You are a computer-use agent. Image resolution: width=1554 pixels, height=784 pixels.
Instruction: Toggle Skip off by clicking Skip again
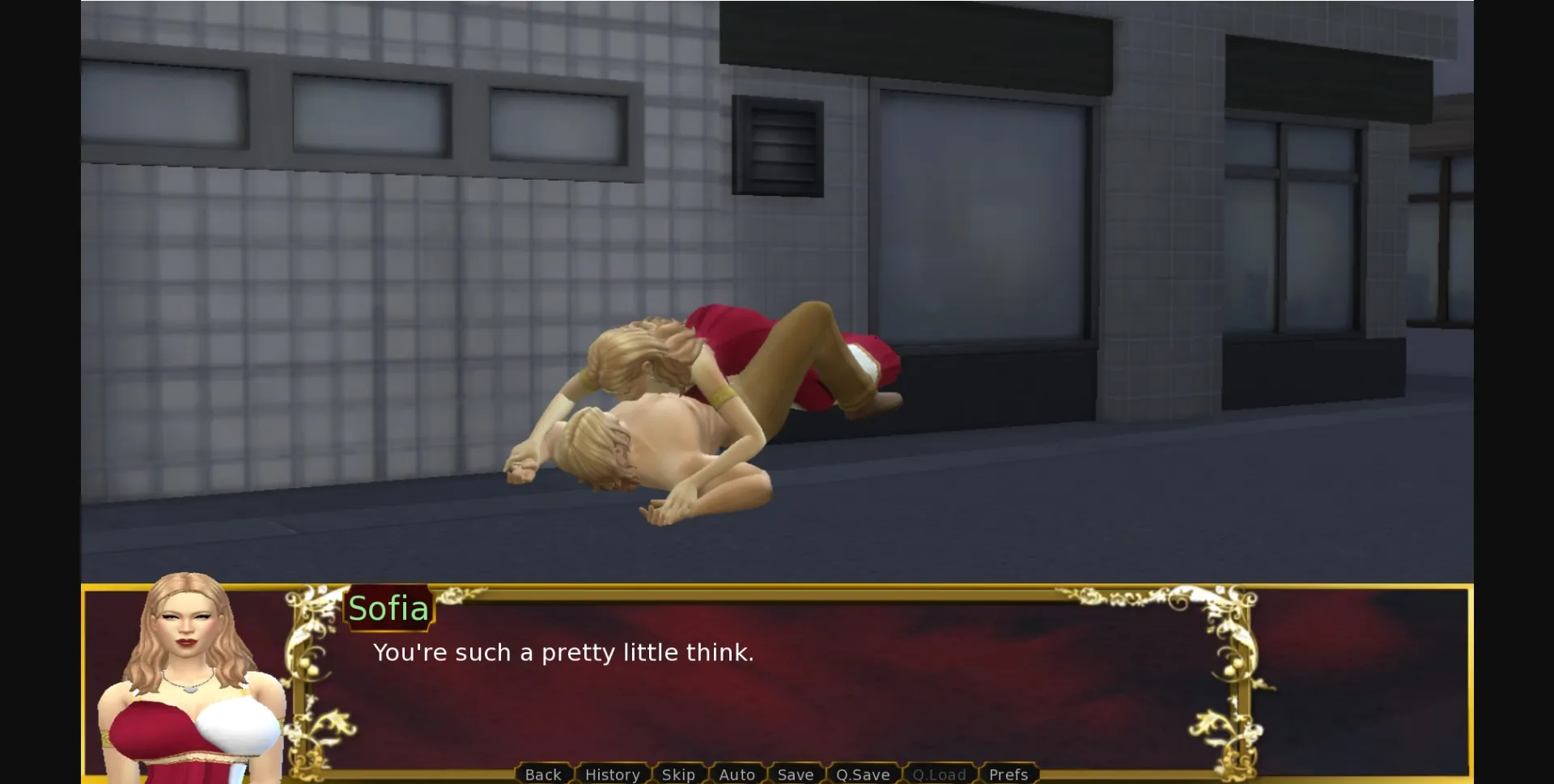679,774
